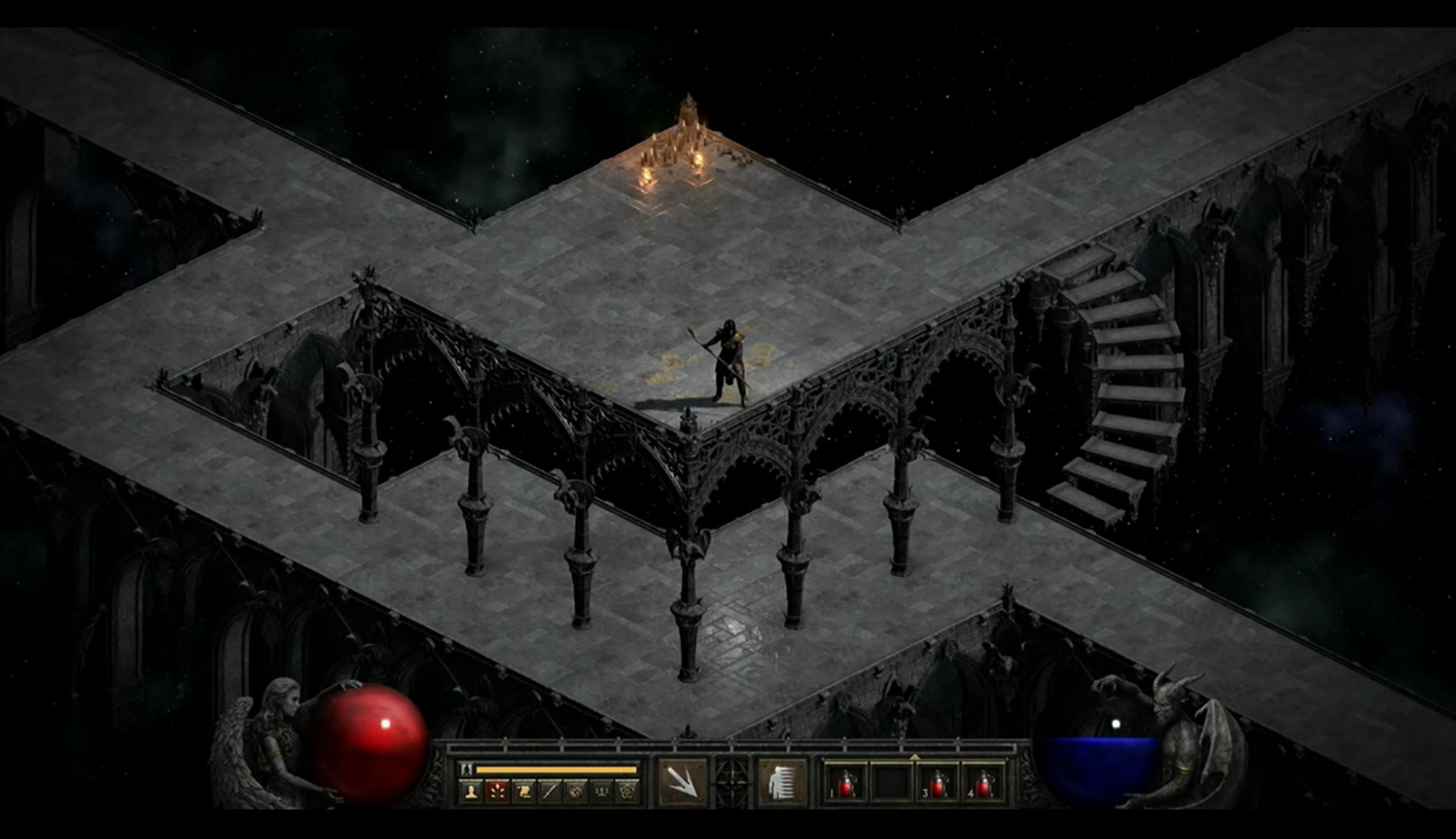Screen dimensions: 1456x839
Task: Open the red highlighted skill tree button
Action: (x=497, y=792)
